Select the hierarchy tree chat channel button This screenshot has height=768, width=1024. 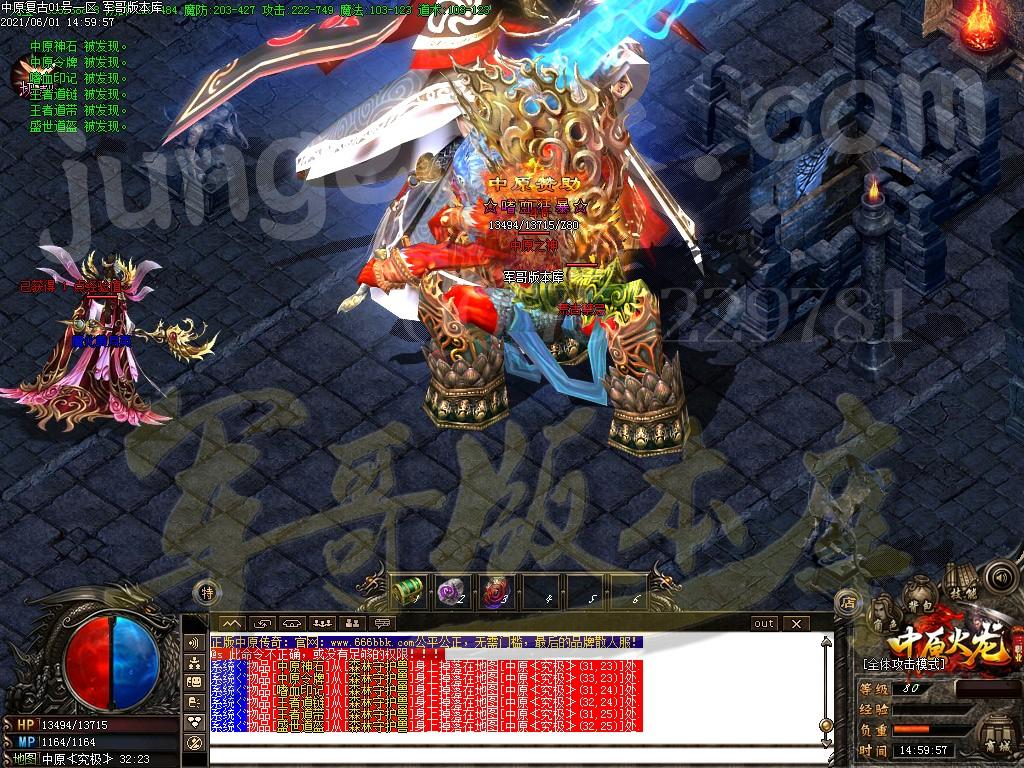(x=194, y=662)
